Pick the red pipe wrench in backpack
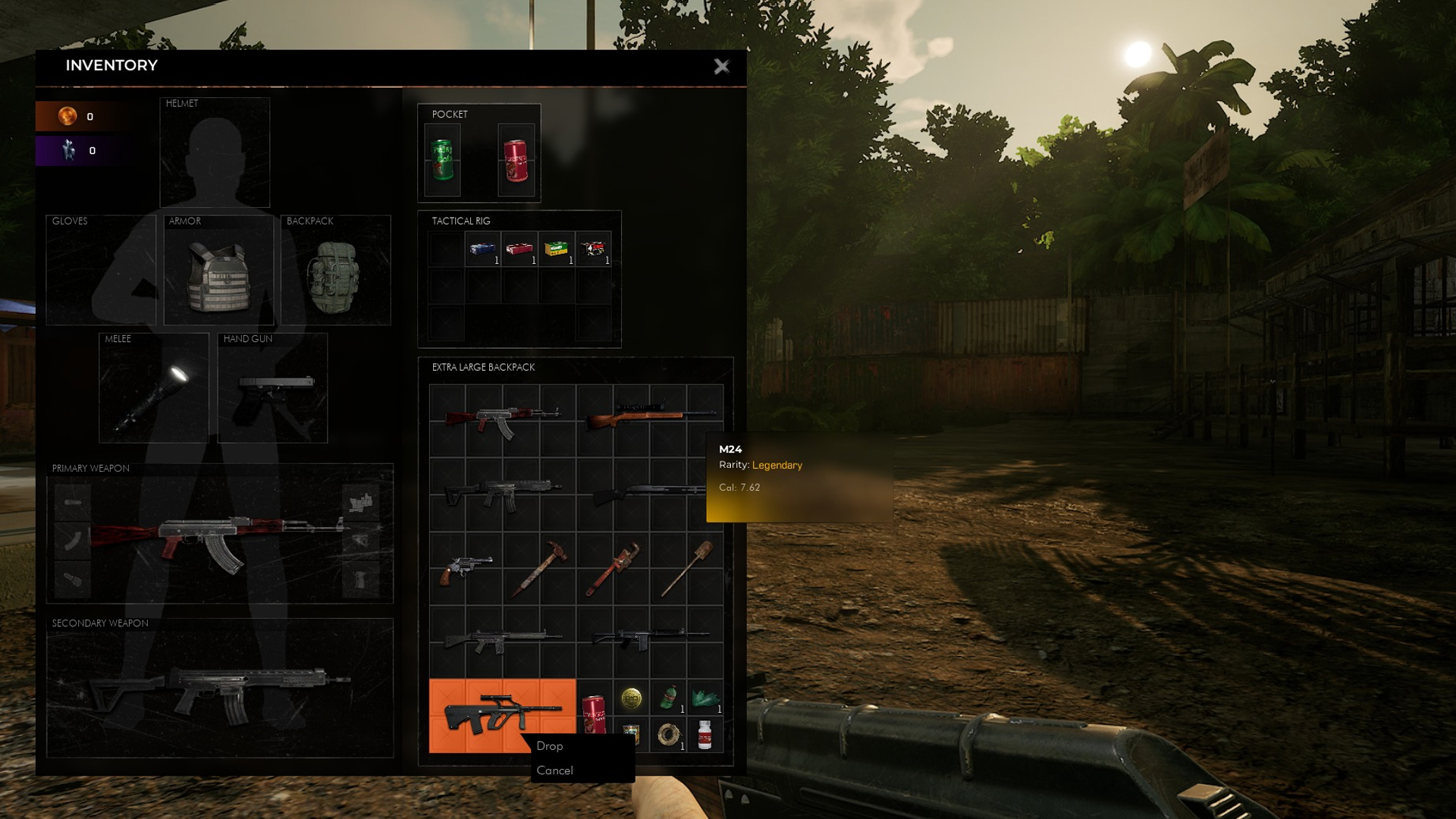Screen dimensions: 1456x819 click(613, 568)
